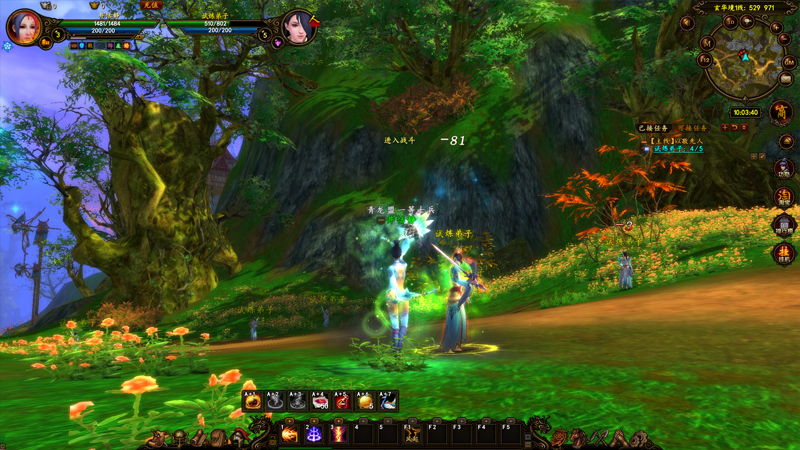Open the 以假乱真 main quest entry
This screenshot has height=450, width=800.
(x=678, y=141)
